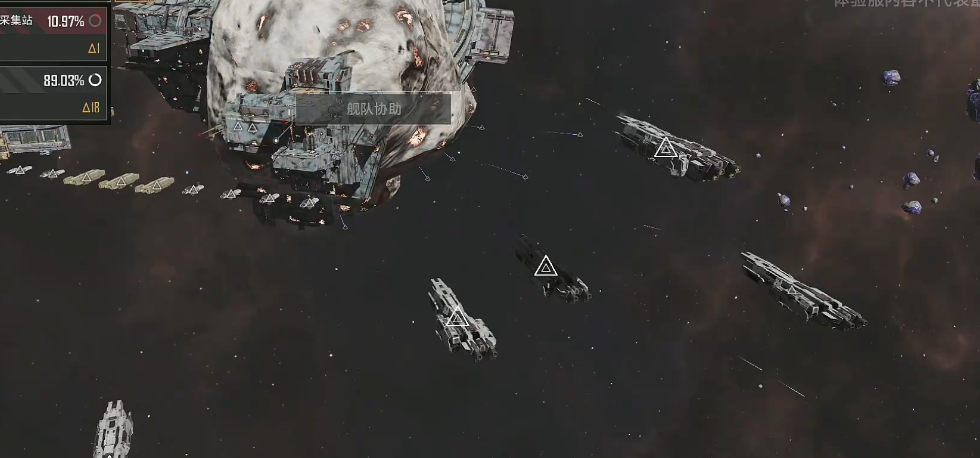Click the 舰队协助 fleet assist label

coord(374,108)
